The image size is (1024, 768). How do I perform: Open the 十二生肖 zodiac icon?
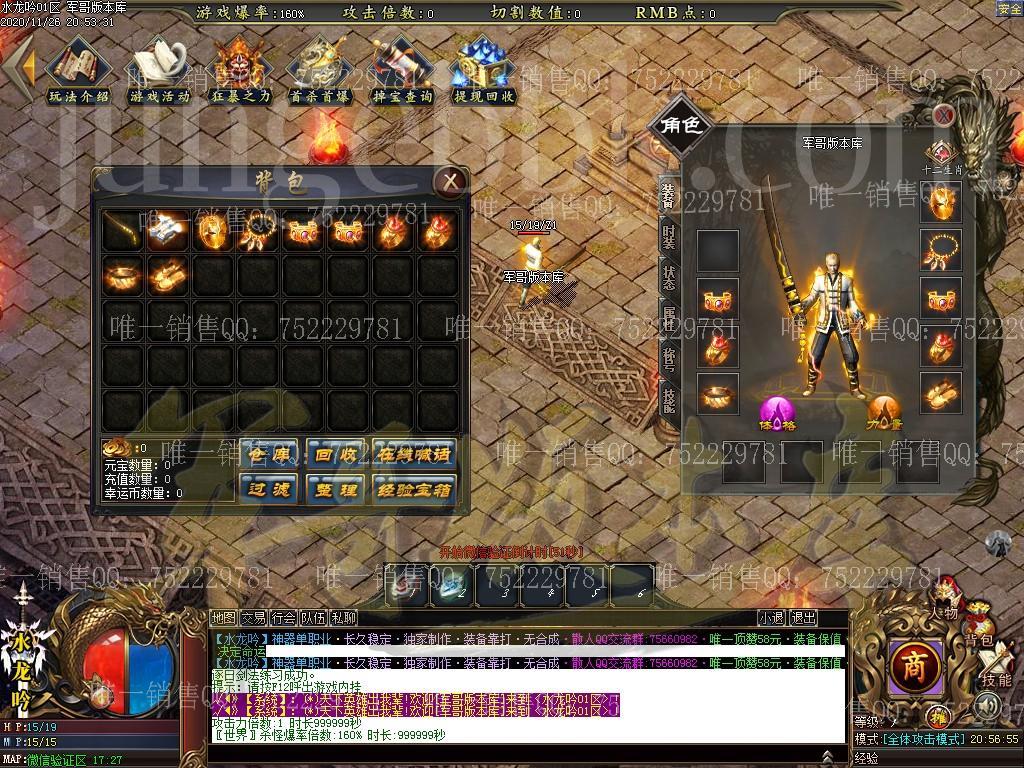point(940,155)
